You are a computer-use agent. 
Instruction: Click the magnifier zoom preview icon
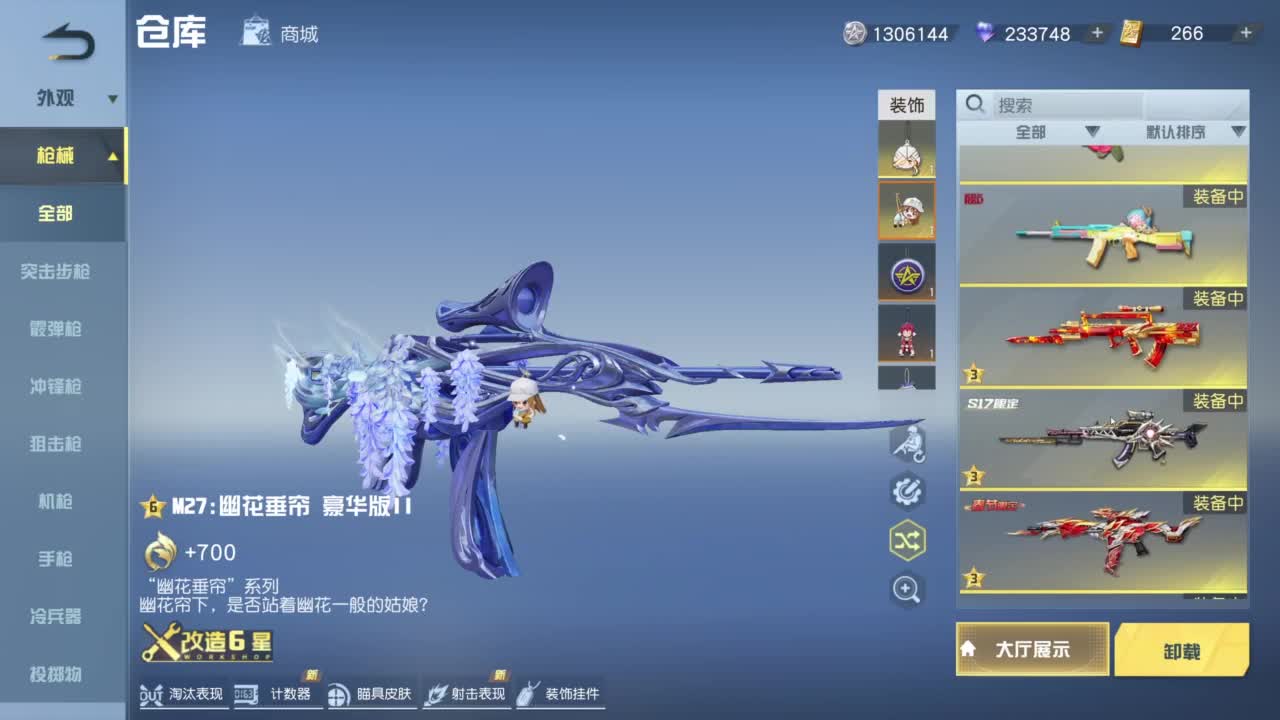click(906, 589)
